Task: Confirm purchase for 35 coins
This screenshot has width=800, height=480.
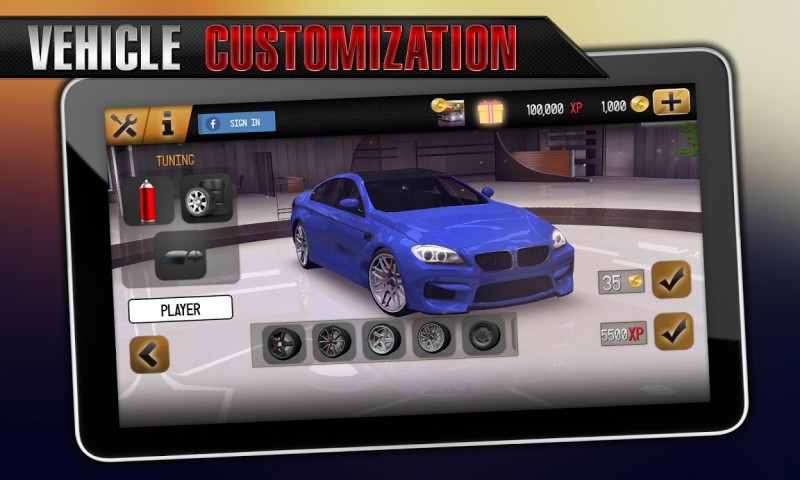Action: 671,279
